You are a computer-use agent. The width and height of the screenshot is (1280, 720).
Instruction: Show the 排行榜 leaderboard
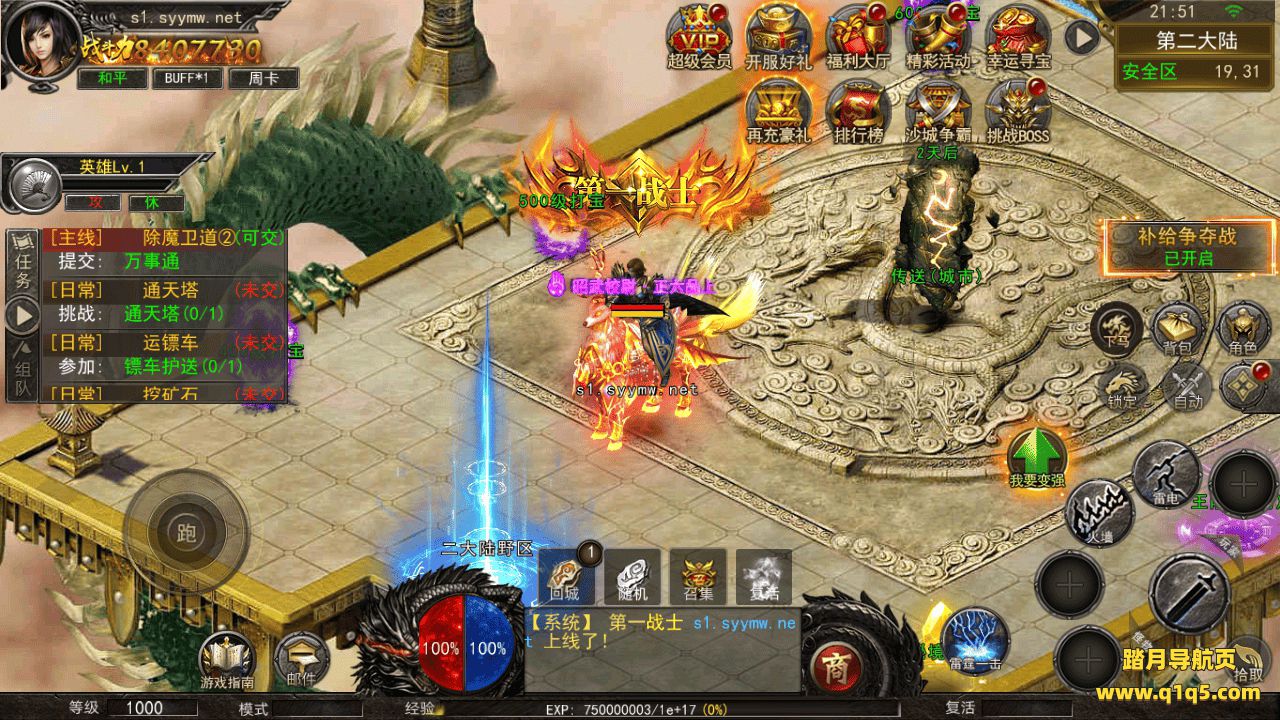pos(858,108)
